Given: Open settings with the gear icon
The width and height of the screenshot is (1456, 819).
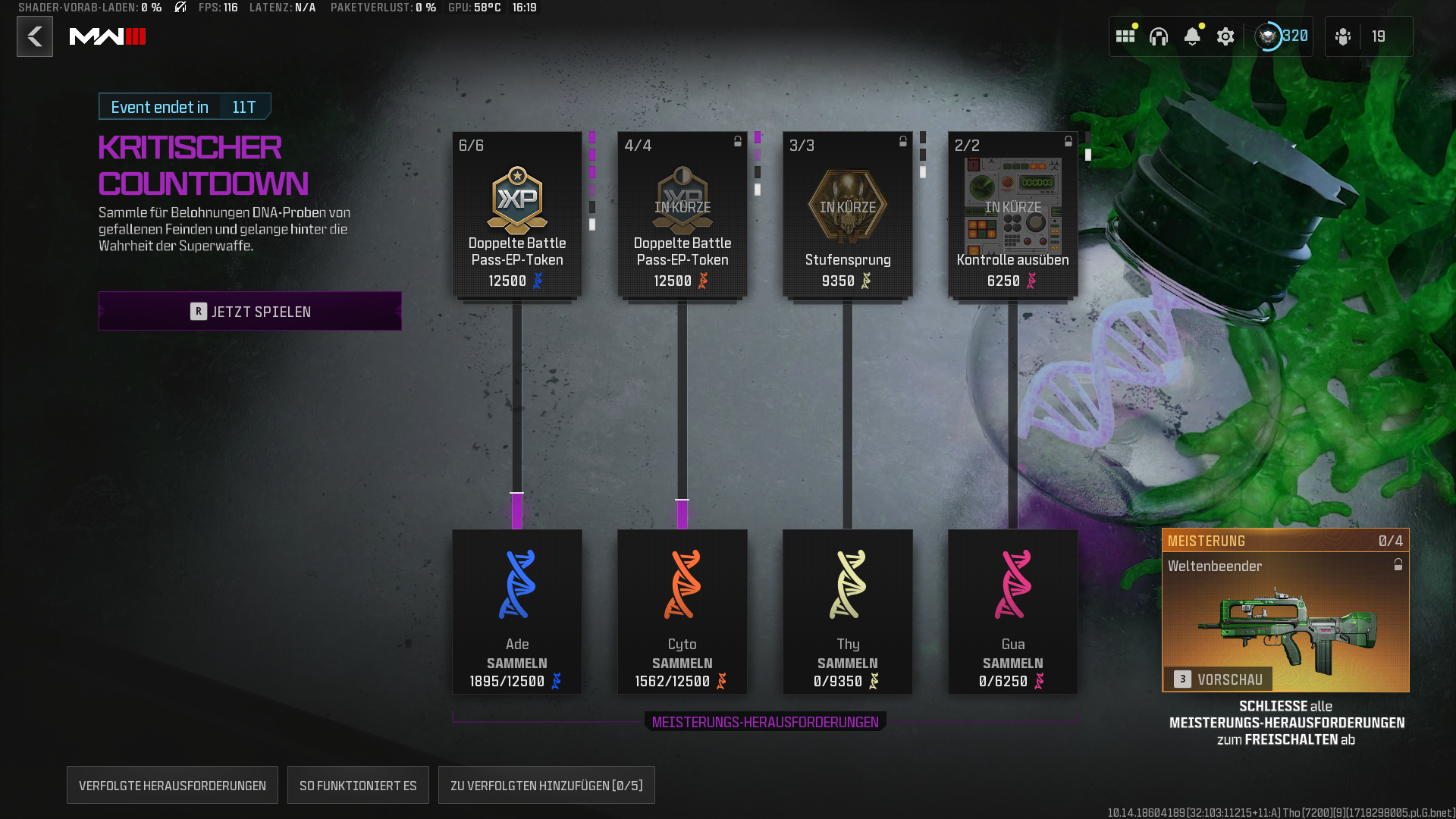Looking at the screenshot, I should (x=1225, y=36).
